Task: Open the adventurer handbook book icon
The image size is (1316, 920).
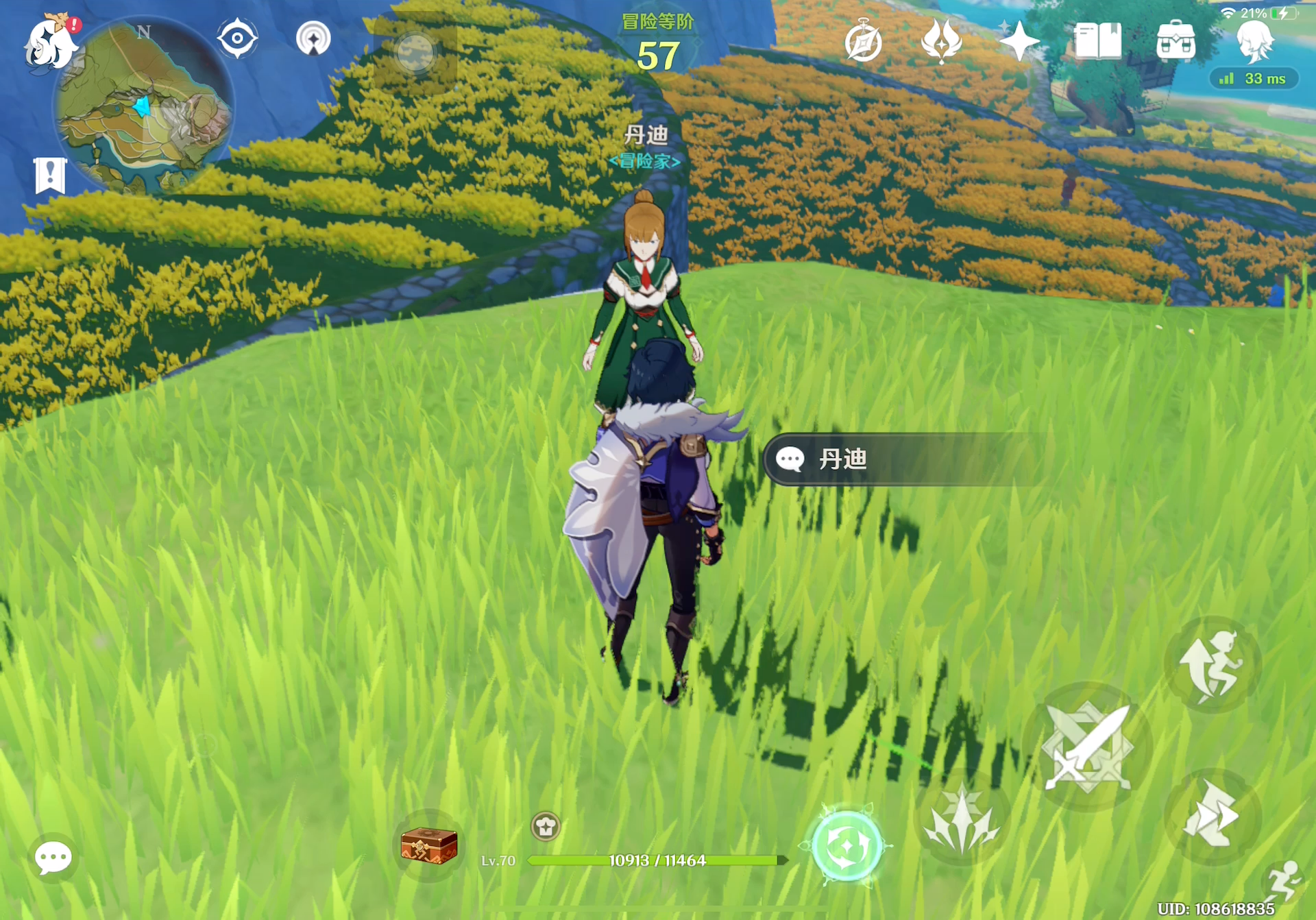Action: click(x=1097, y=41)
